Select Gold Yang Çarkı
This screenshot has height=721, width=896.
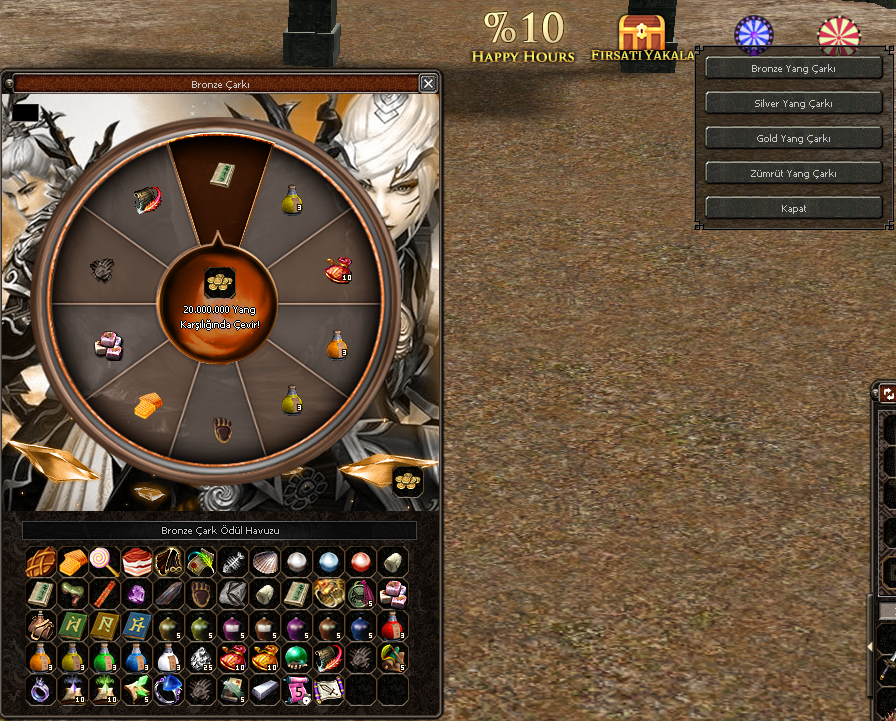pyautogui.click(x=793, y=138)
